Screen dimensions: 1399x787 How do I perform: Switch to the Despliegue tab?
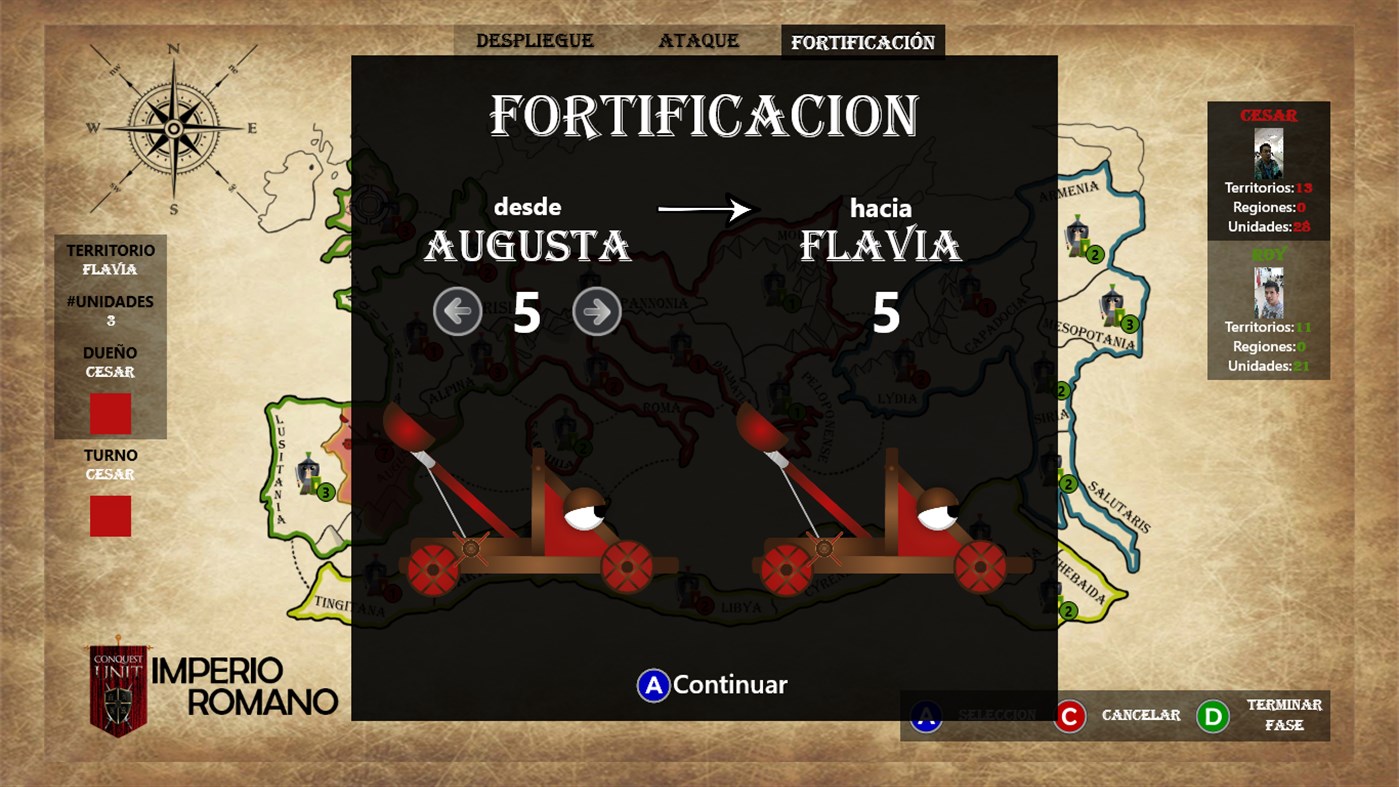[534, 40]
